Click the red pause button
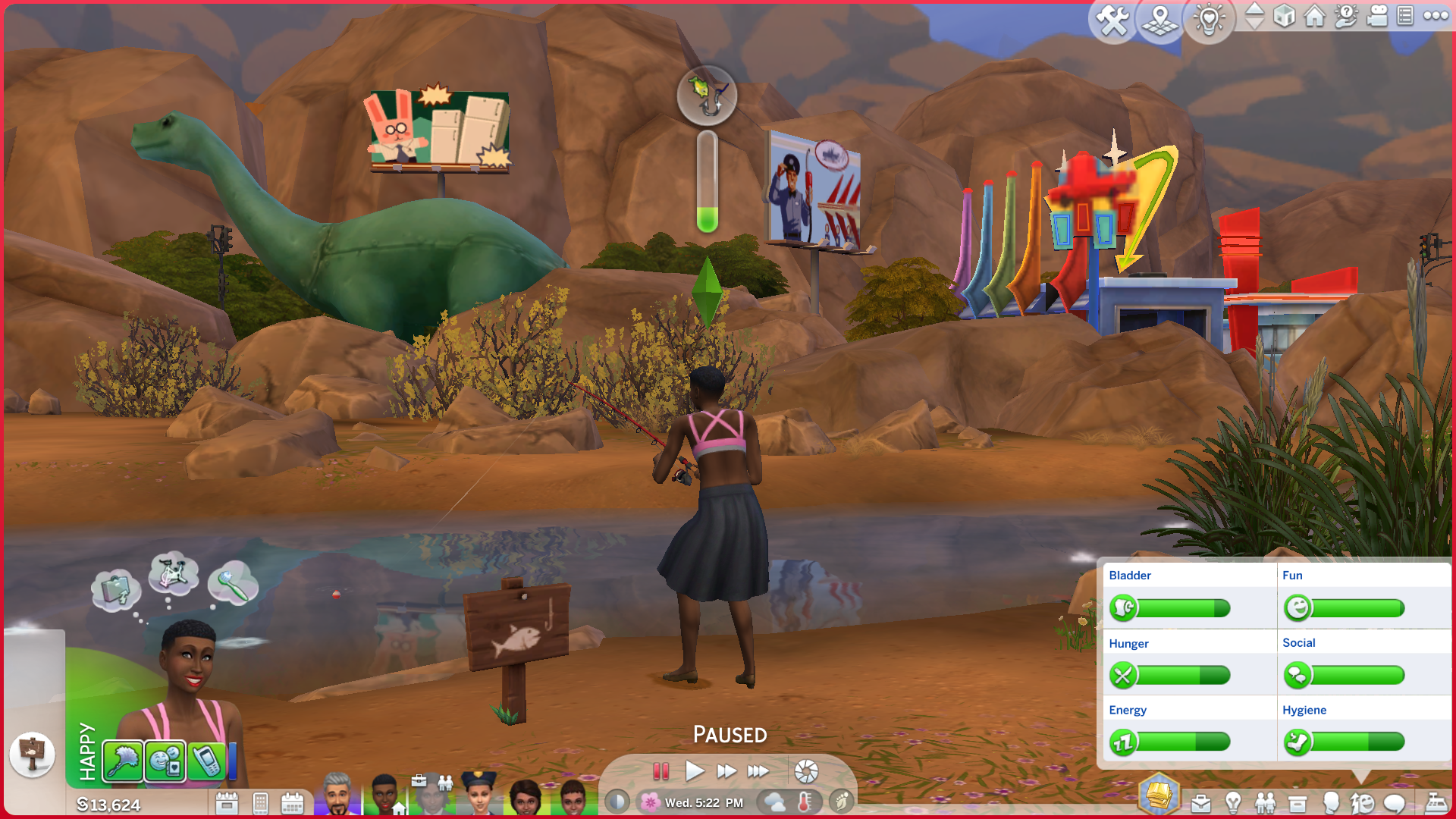1456x819 pixels. pos(661,772)
